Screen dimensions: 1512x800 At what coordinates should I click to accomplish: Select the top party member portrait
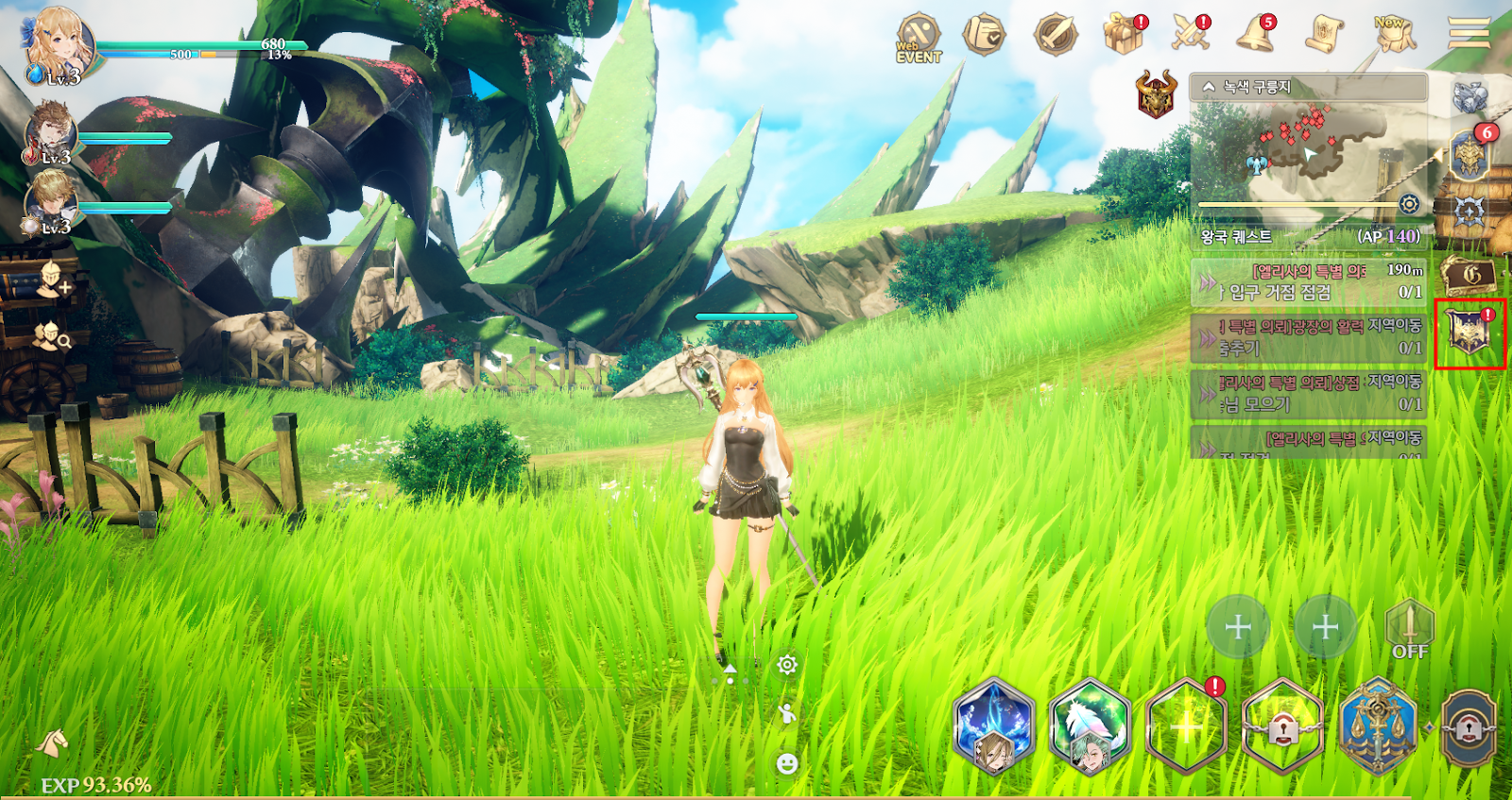point(59,43)
